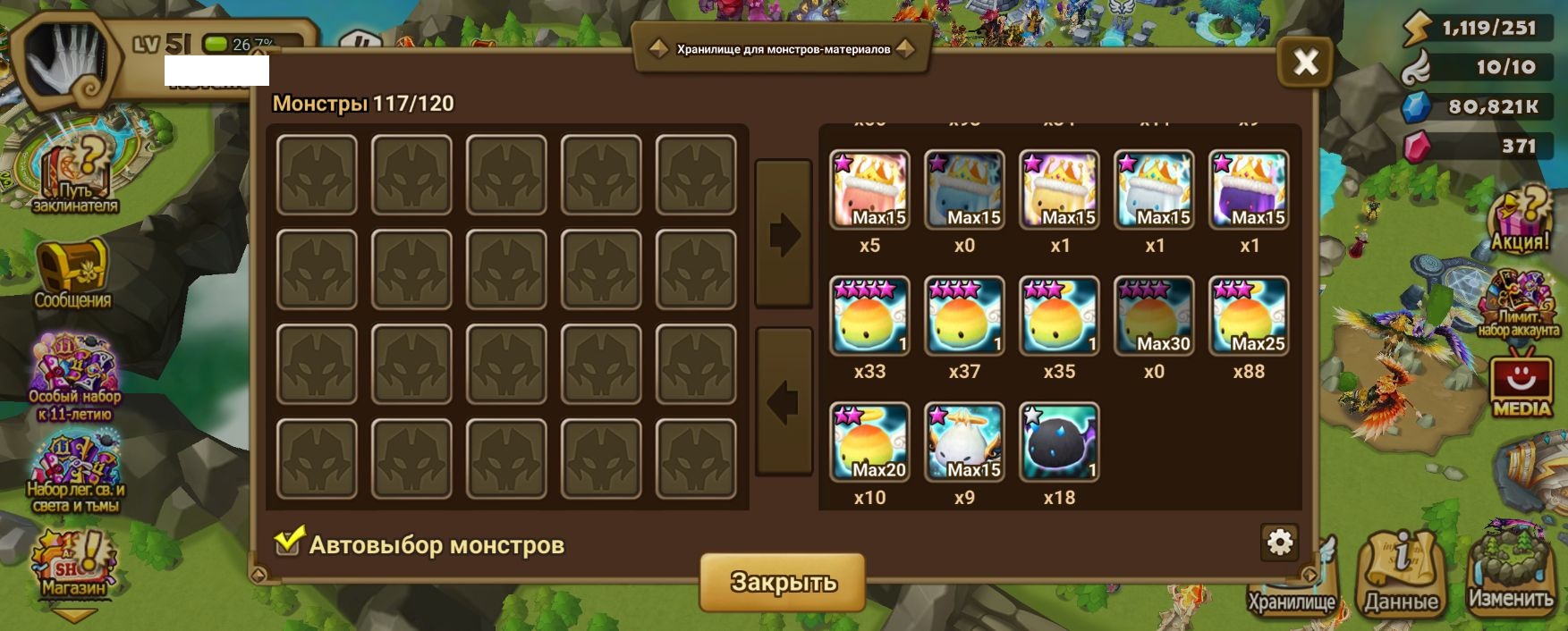The height and width of the screenshot is (631, 1568).
Task: Select the dark devilmon with x18
Action: point(1059,442)
